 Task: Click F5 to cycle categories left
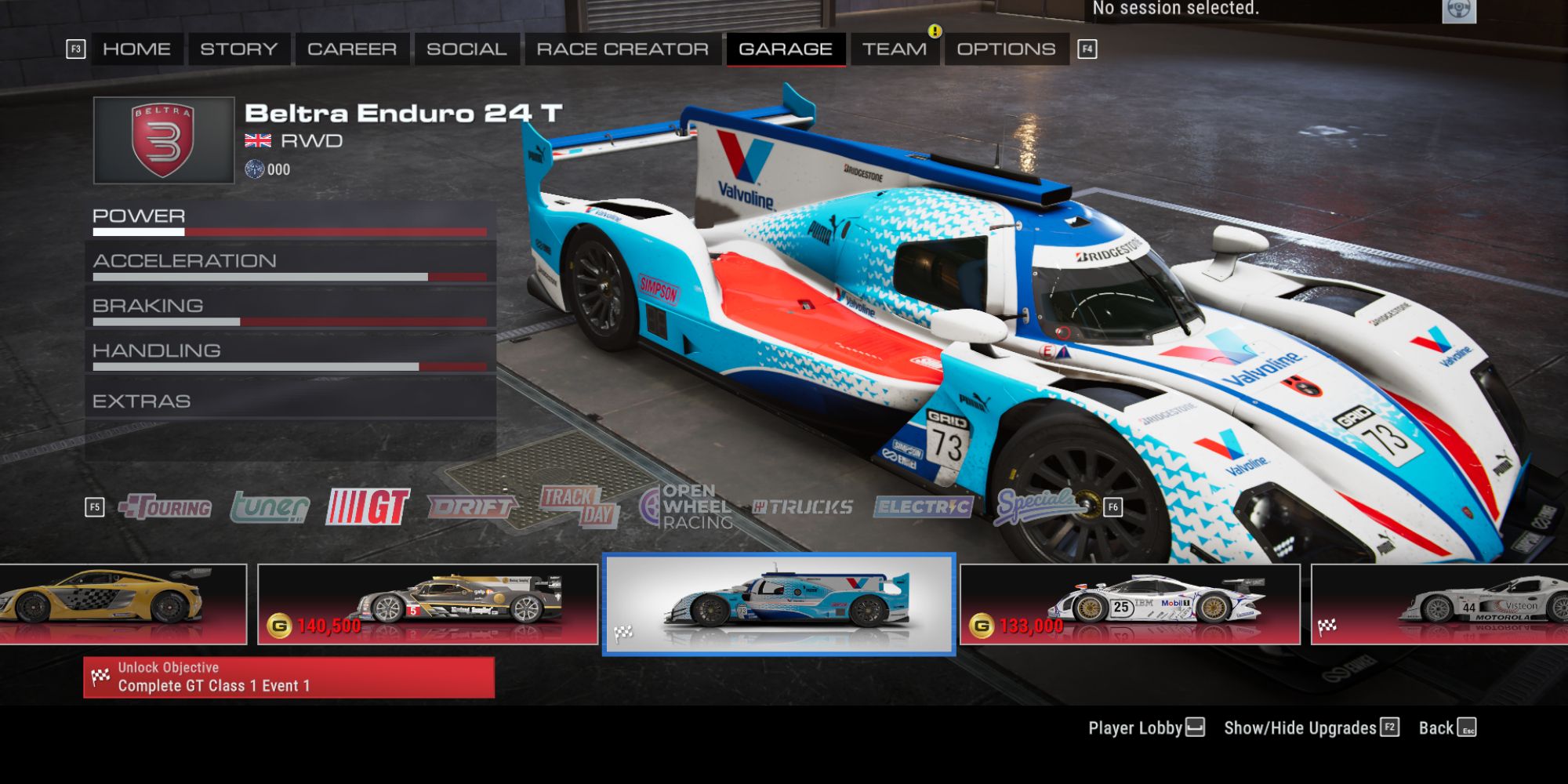pyautogui.click(x=96, y=508)
